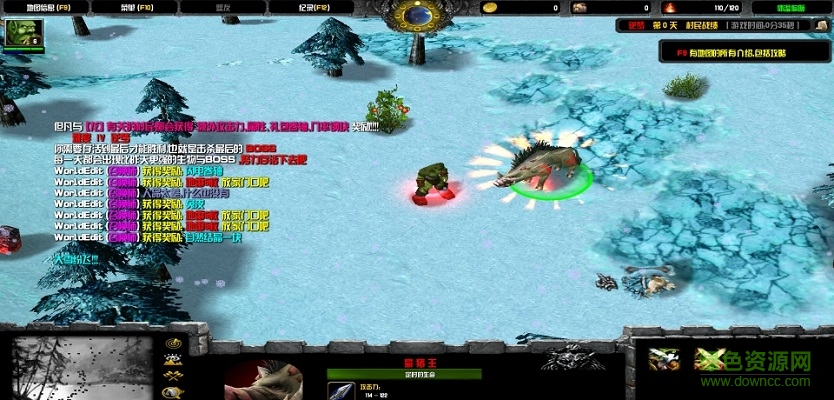Click the first command card icon
834x400 pixels.
point(662,360)
